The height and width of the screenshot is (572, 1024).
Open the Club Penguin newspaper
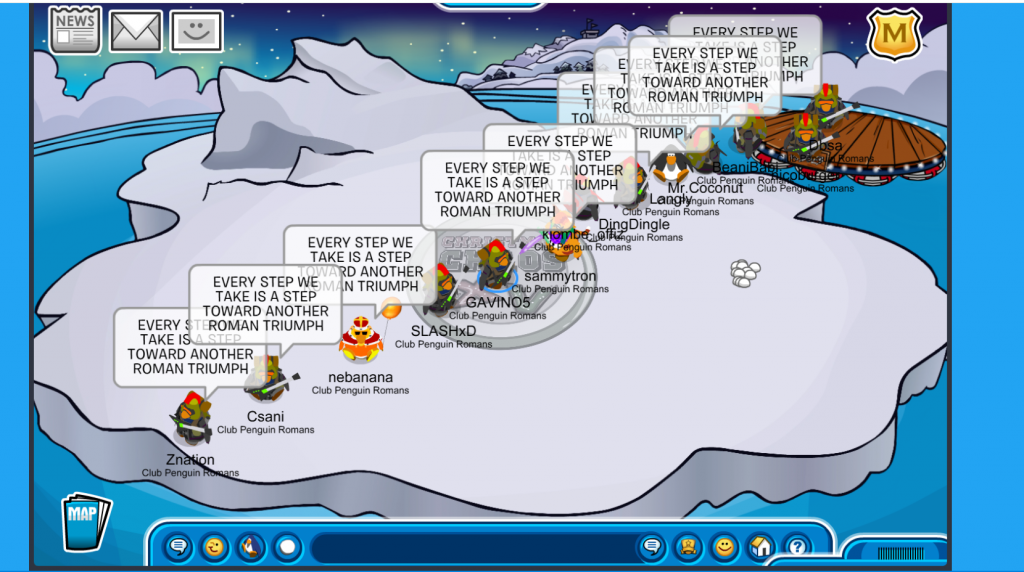coord(75,30)
